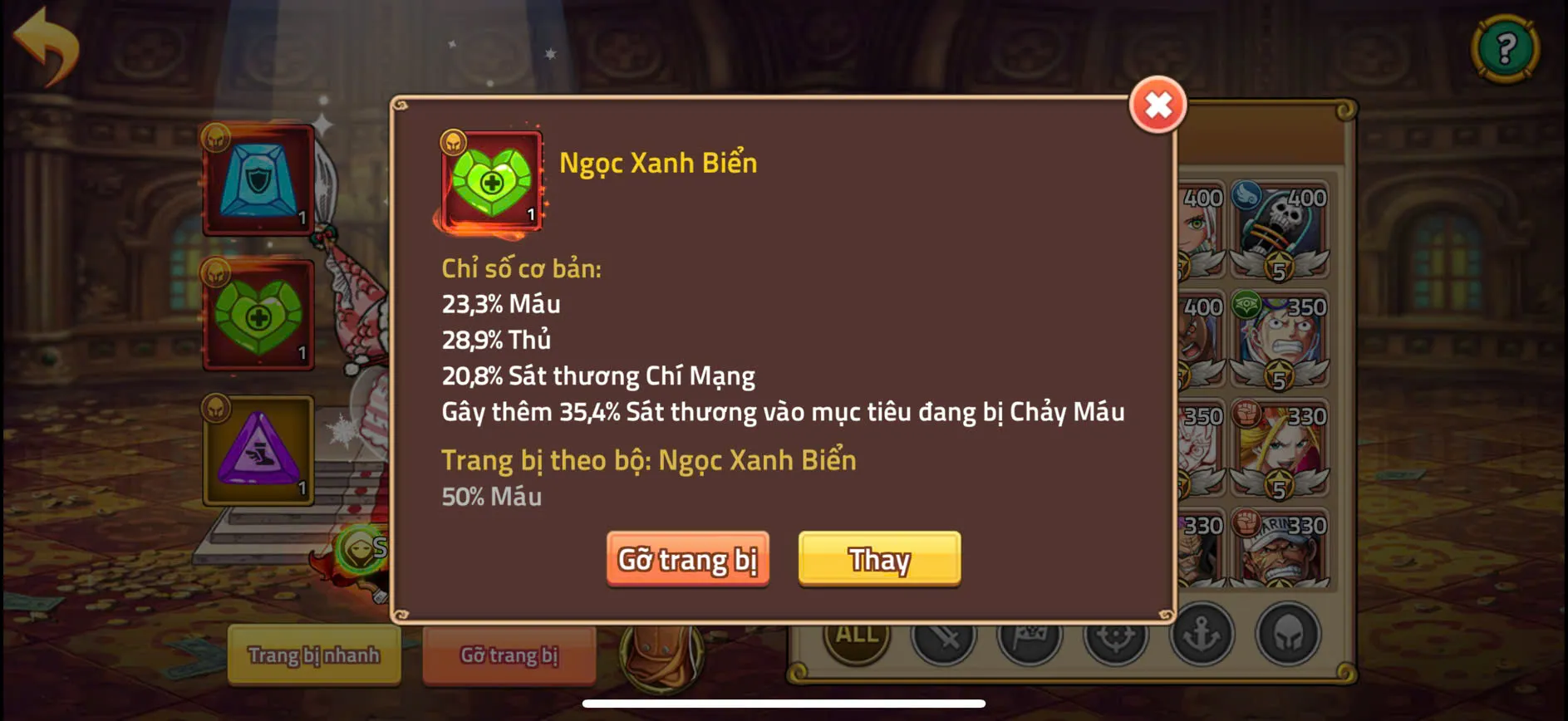The width and height of the screenshot is (1568, 721).
Task: Filter heroes by the anchor class icon
Action: click(x=1202, y=637)
